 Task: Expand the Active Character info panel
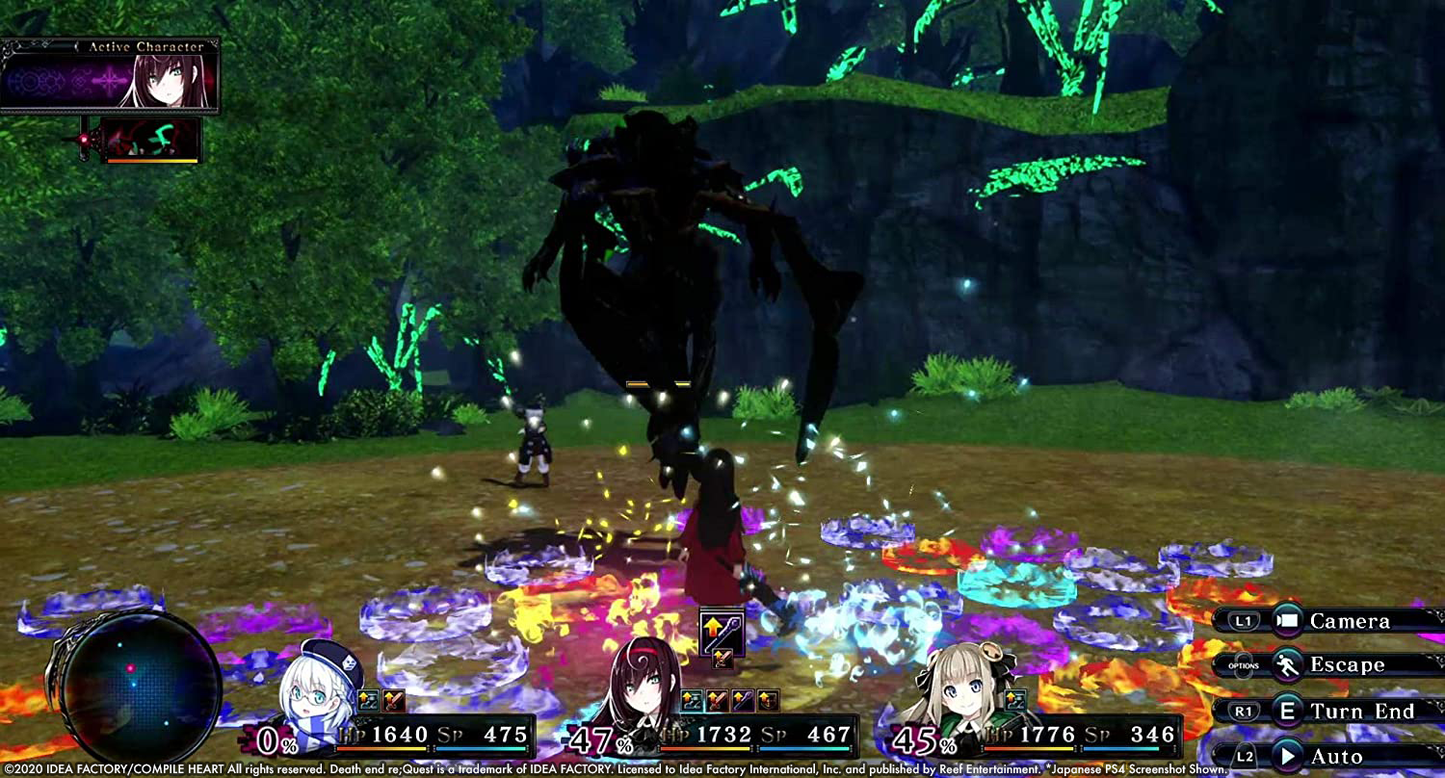[110, 80]
